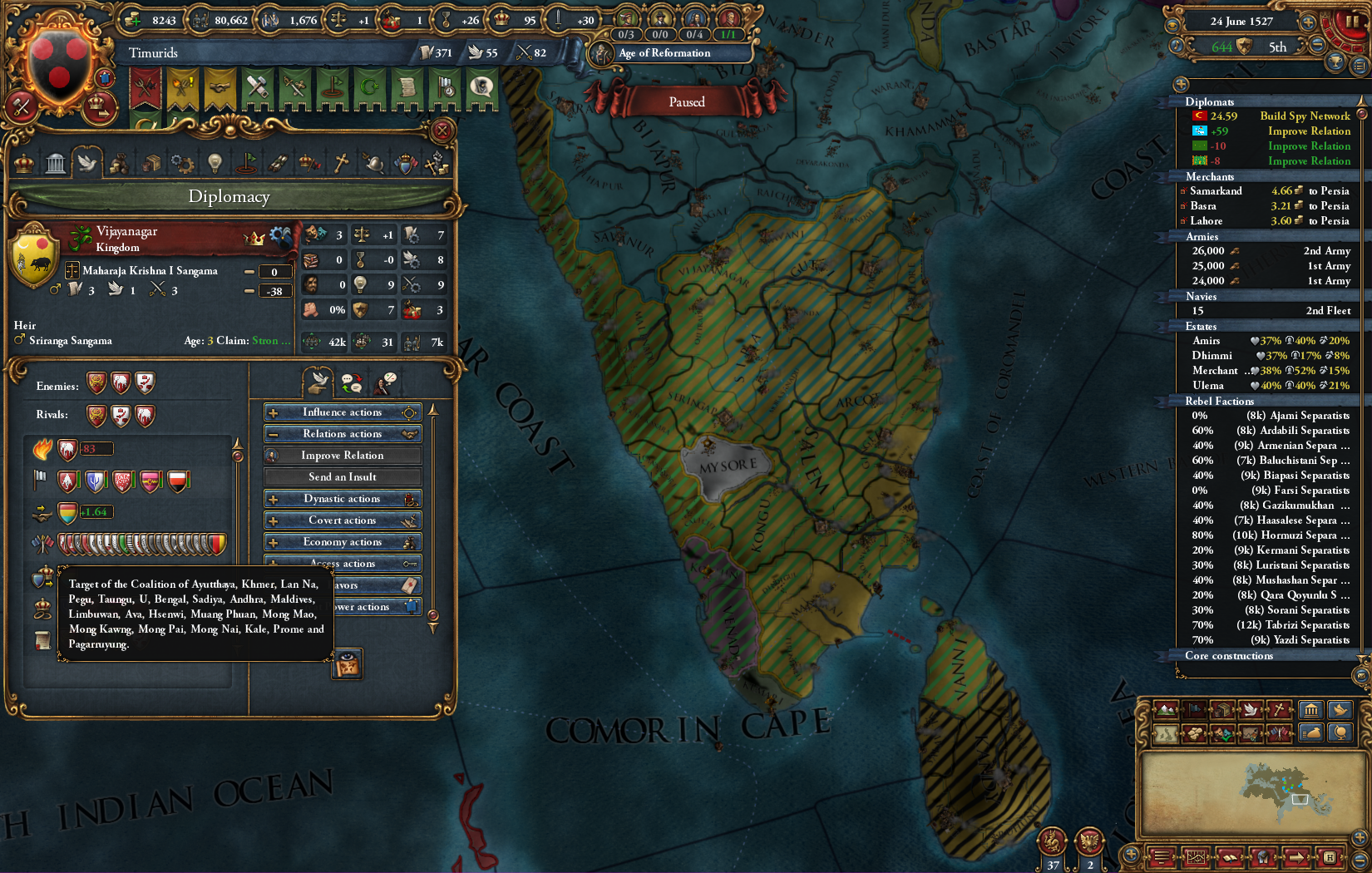This screenshot has width=1372, height=873.
Task: Click the Send an Insult button
Action: click(342, 476)
